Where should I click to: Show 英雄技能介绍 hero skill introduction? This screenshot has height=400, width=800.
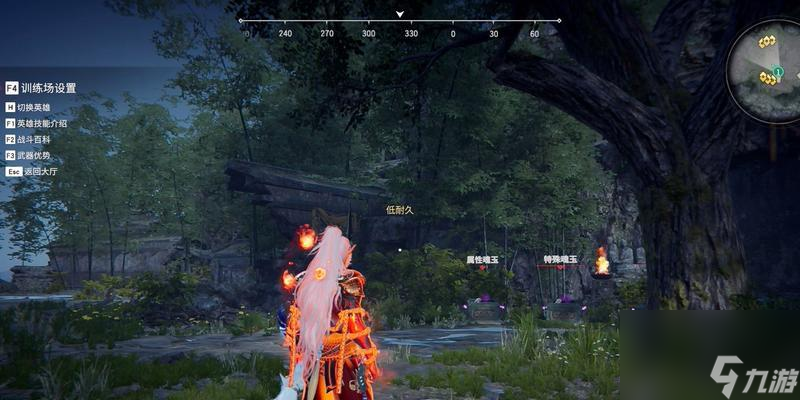(41, 123)
